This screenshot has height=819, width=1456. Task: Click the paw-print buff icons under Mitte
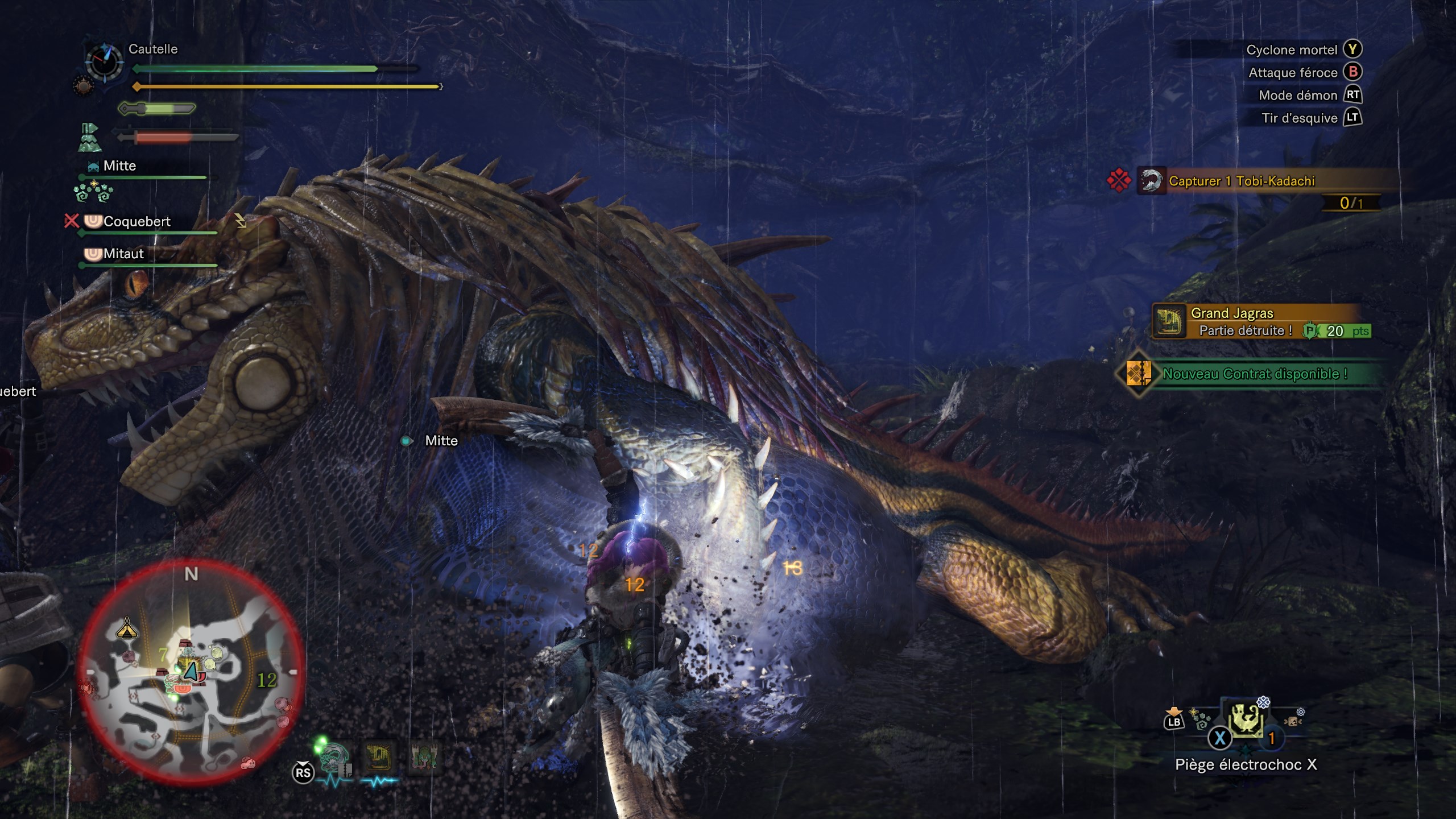93,192
